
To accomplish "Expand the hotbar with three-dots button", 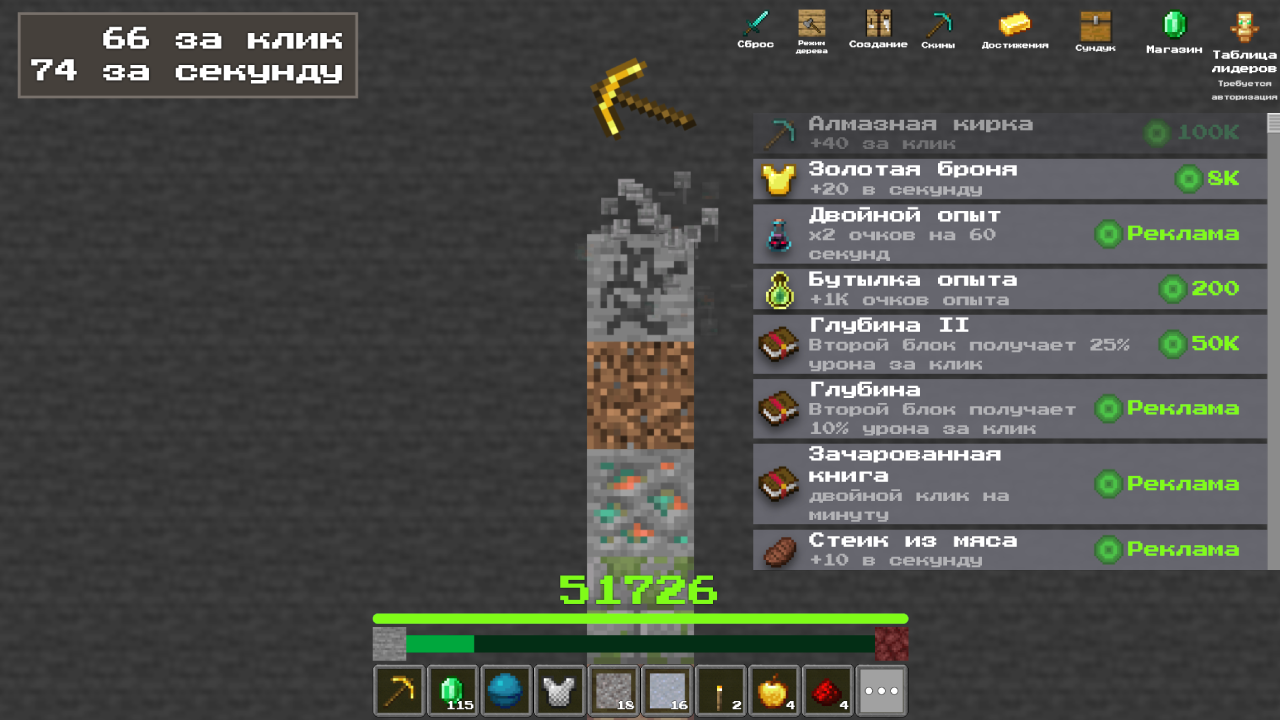I will click(879, 690).
